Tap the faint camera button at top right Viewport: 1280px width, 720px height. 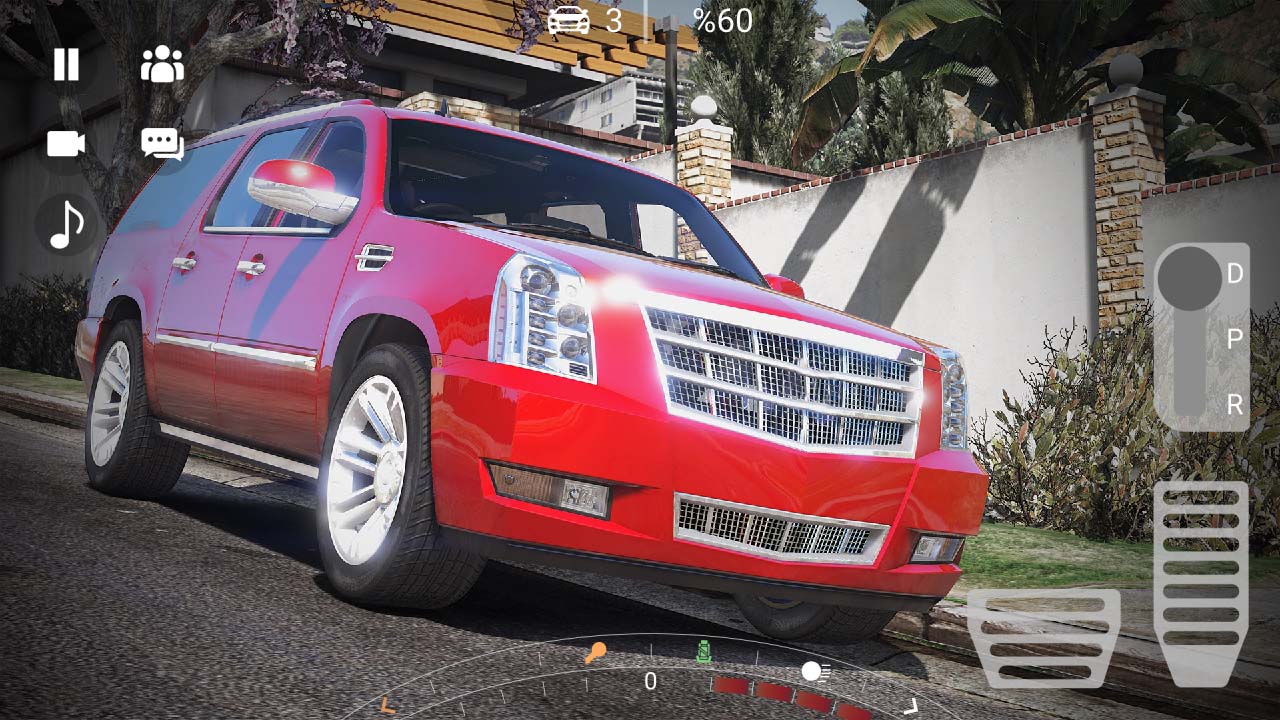point(1128,72)
